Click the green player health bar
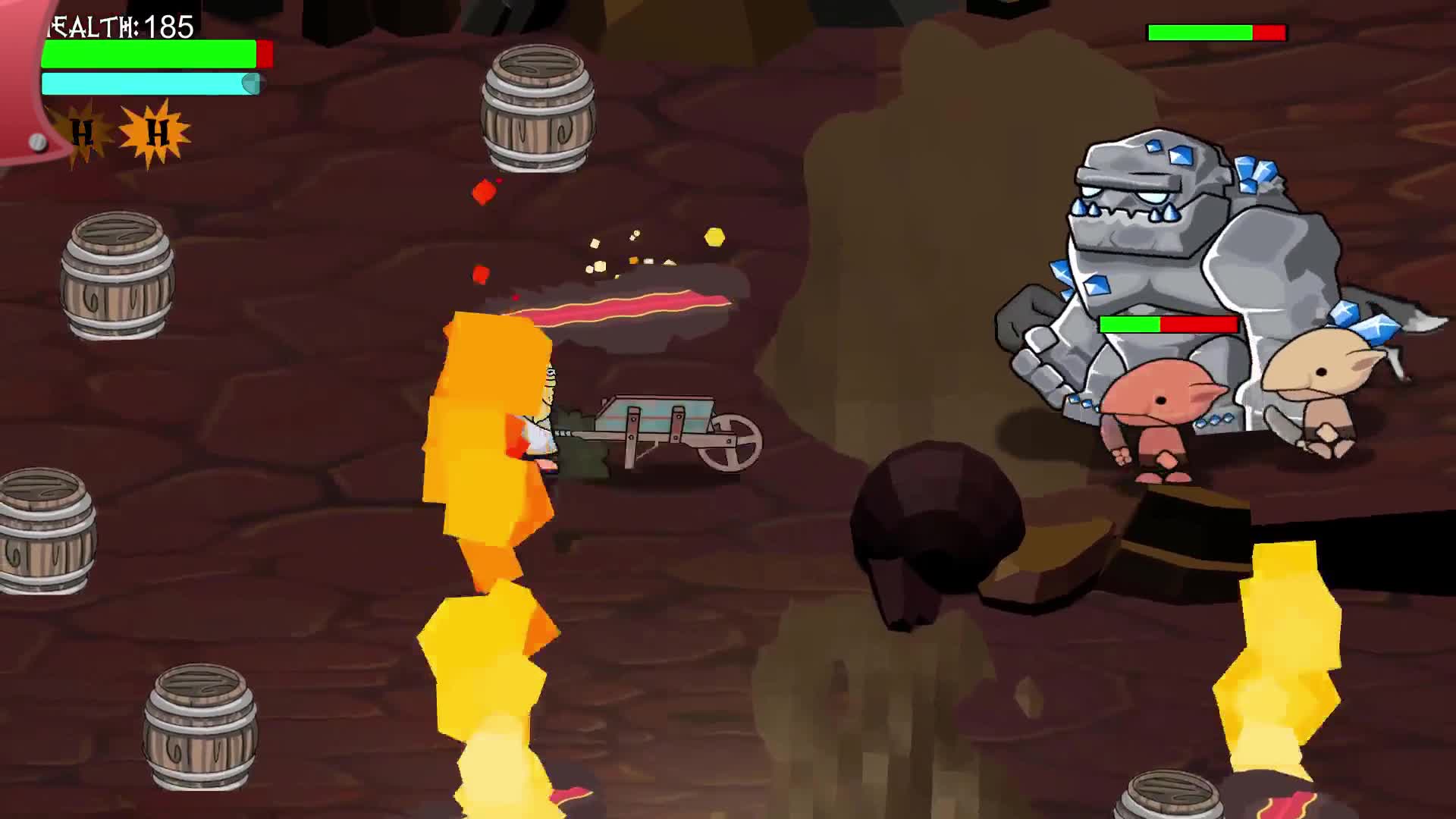Viewport: 1456px width, 819px height. [x=148, y=53]
